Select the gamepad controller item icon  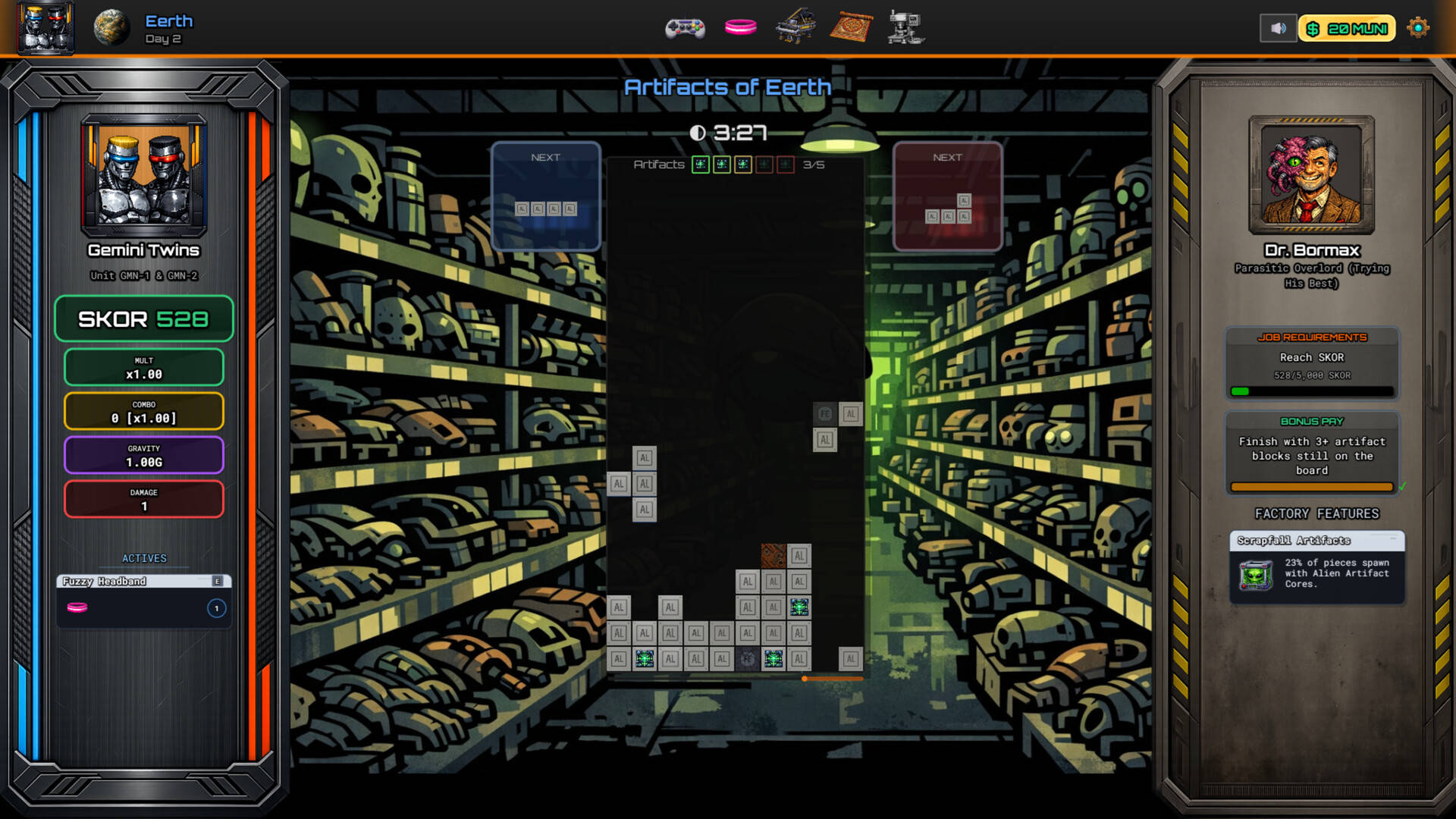[x=685, y=29]
